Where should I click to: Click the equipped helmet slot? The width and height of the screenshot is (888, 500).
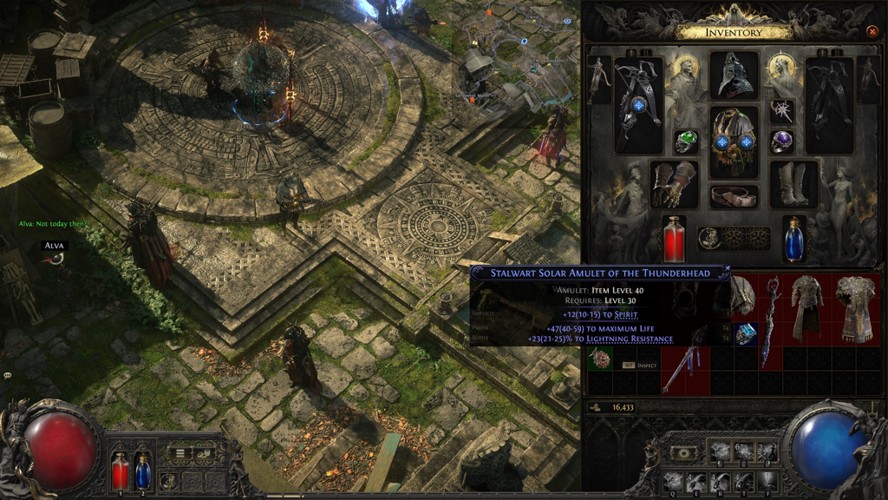click(x=733, y=76)
